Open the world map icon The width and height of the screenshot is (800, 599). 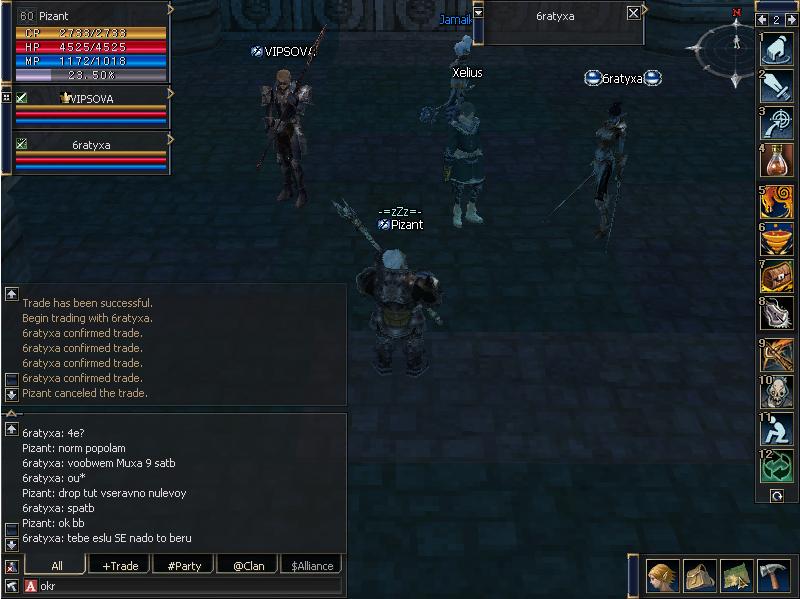(737, 575)
